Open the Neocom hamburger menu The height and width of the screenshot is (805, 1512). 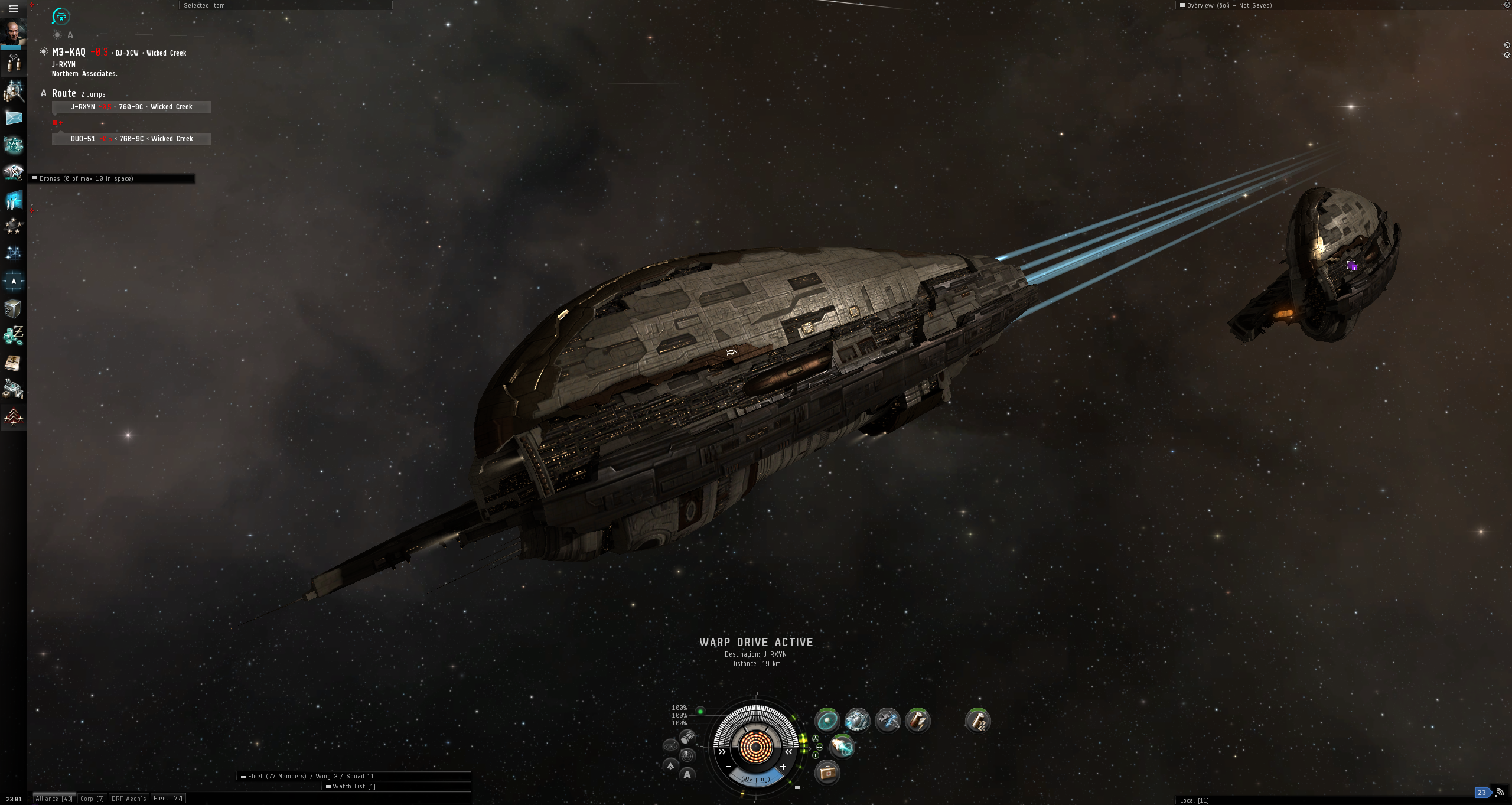[13, 9]
